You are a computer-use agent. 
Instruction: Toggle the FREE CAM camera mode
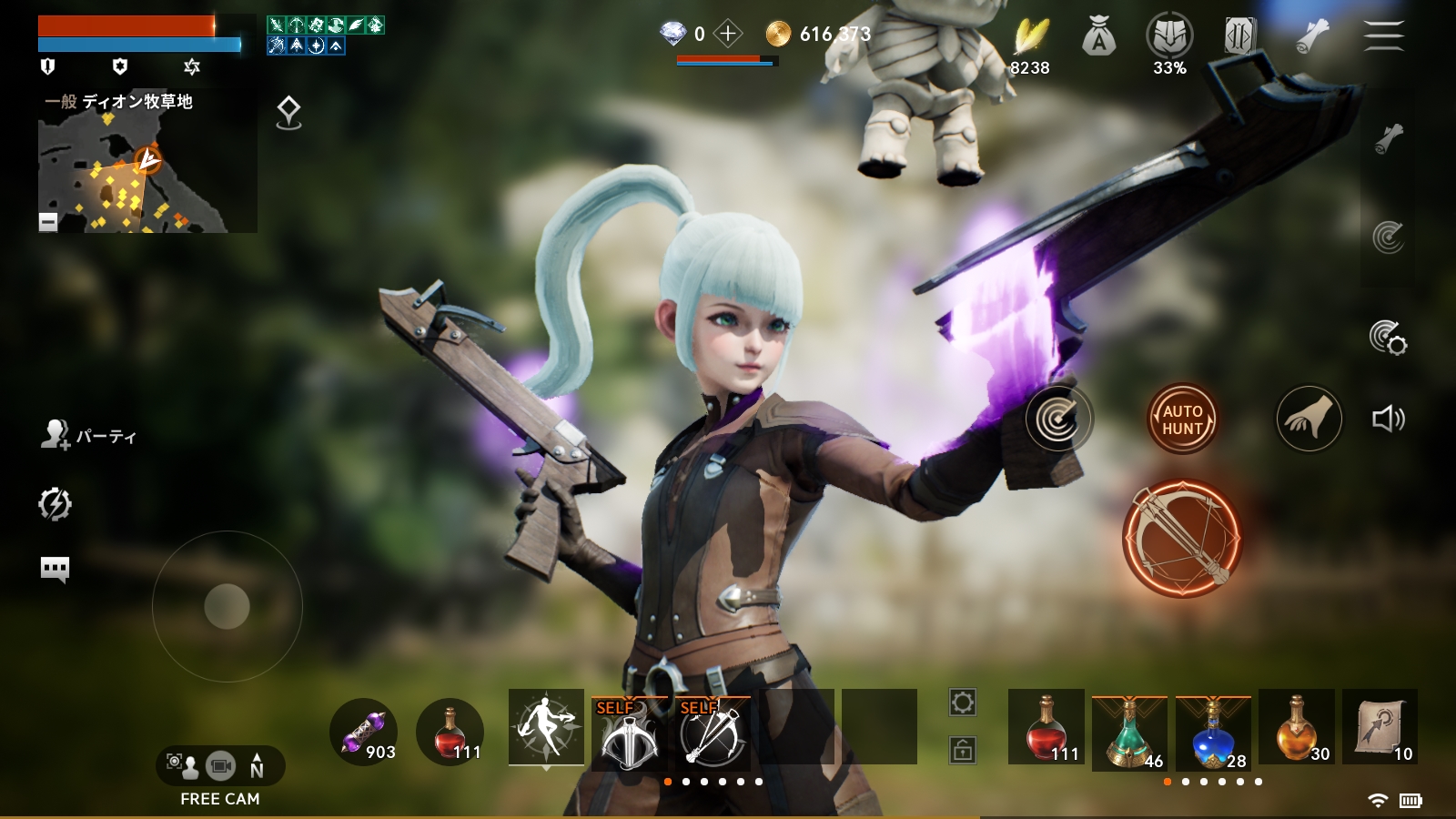click(x=220, y=767)
